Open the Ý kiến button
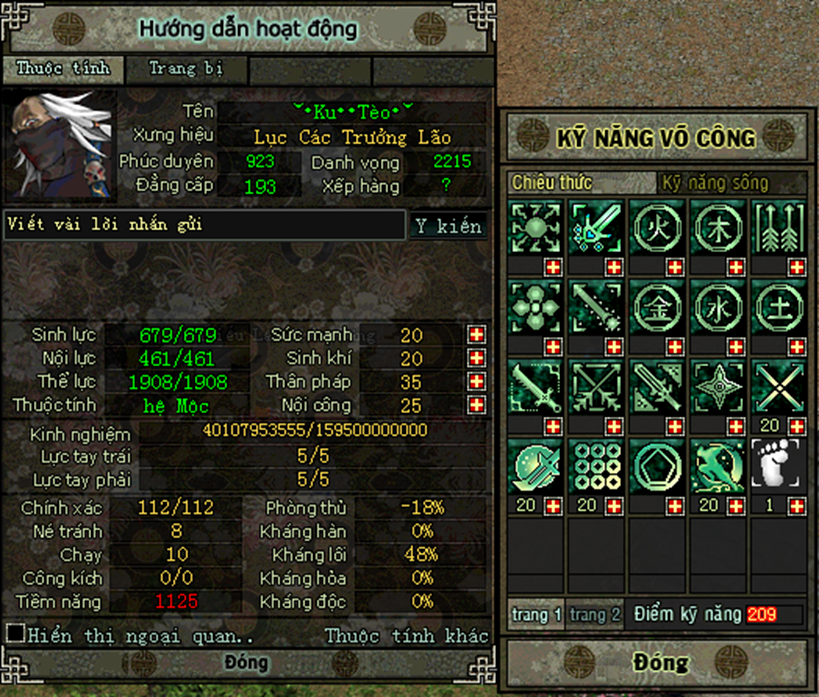The height and width of the screenshot is (697, 819). tap(448, 226)
